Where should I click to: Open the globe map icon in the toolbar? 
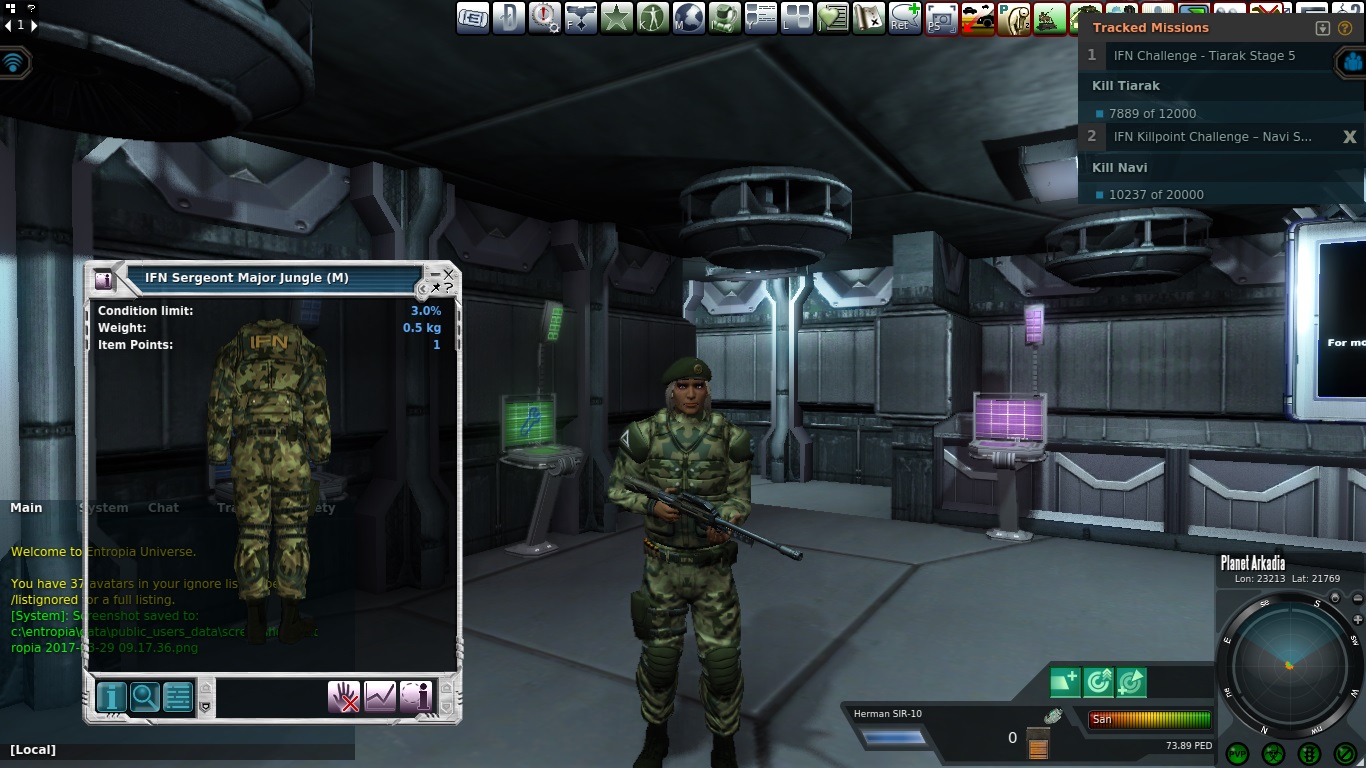(x=689, y=17)
